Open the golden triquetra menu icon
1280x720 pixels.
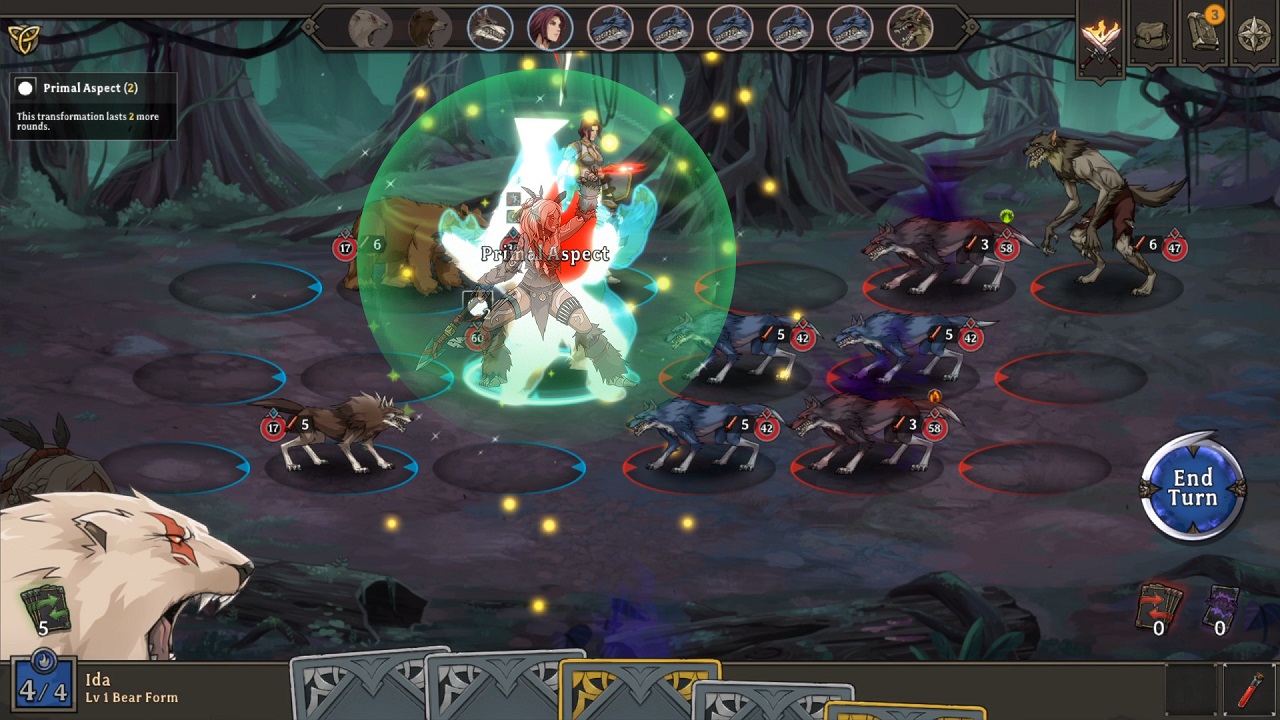(22, 39)
